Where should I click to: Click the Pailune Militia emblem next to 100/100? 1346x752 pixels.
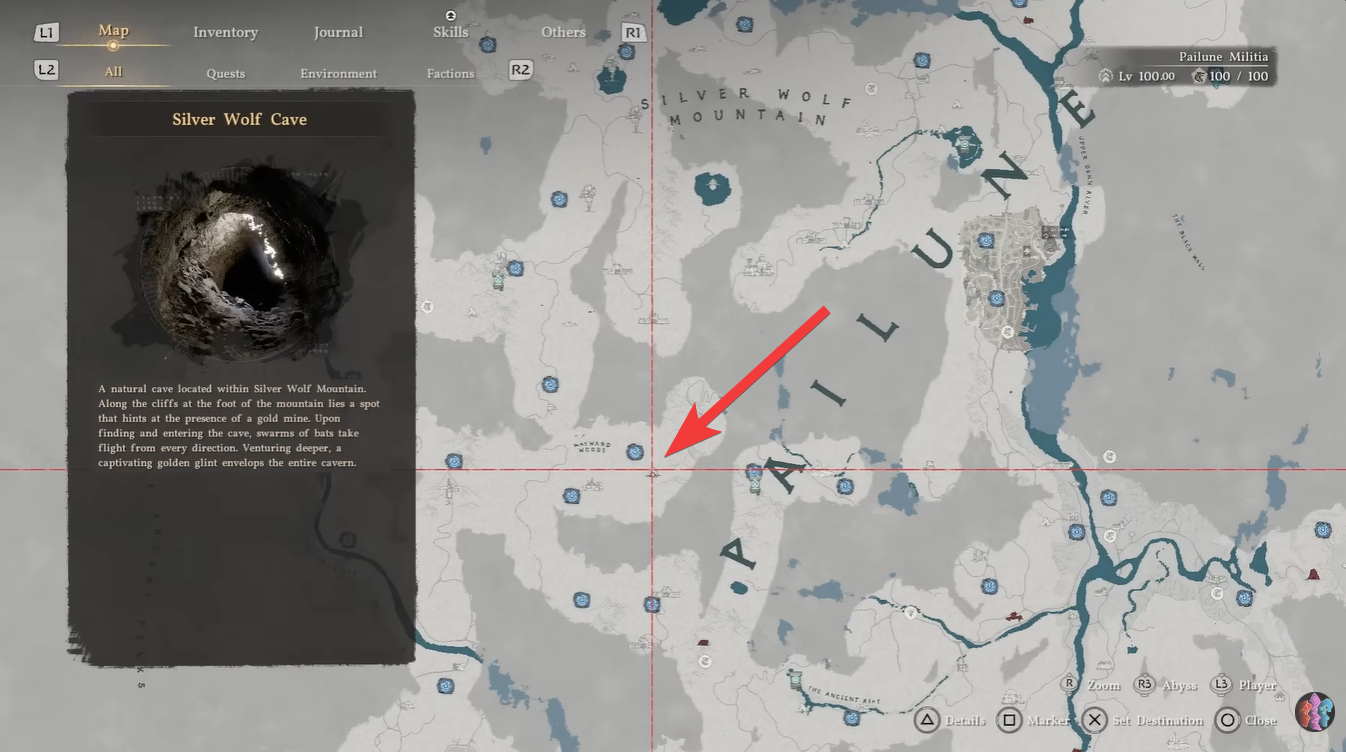[1200, 75]
